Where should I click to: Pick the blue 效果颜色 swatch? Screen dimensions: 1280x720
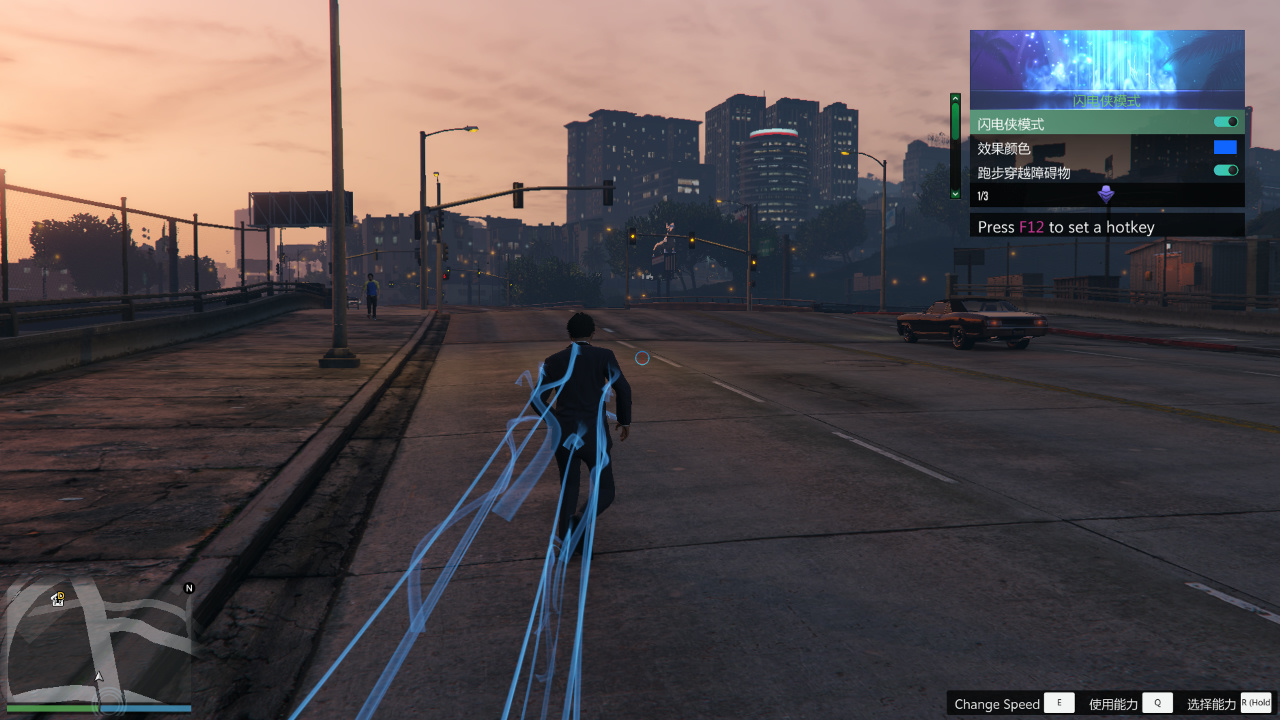[1225, 147]
